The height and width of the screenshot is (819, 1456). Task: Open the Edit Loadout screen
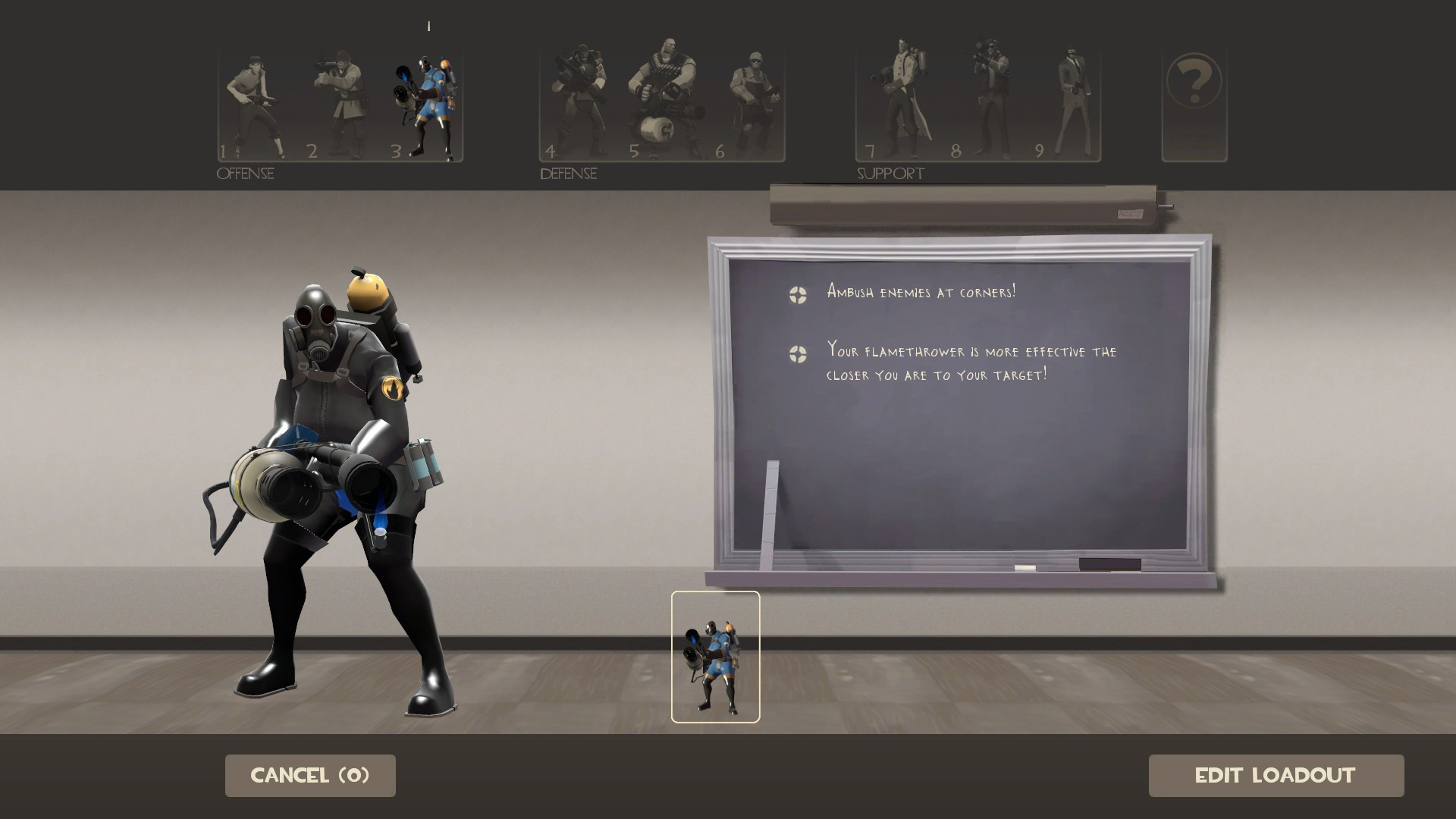click(x=1276, y=775)
